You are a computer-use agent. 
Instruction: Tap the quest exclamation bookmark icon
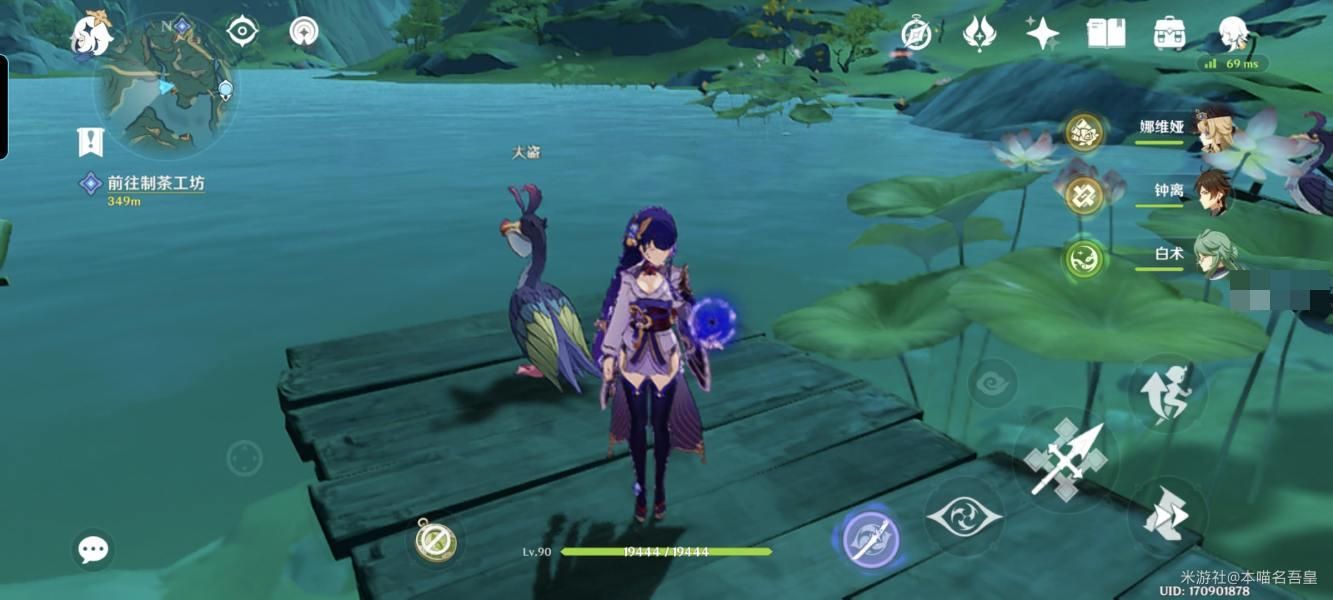(91, 142)
